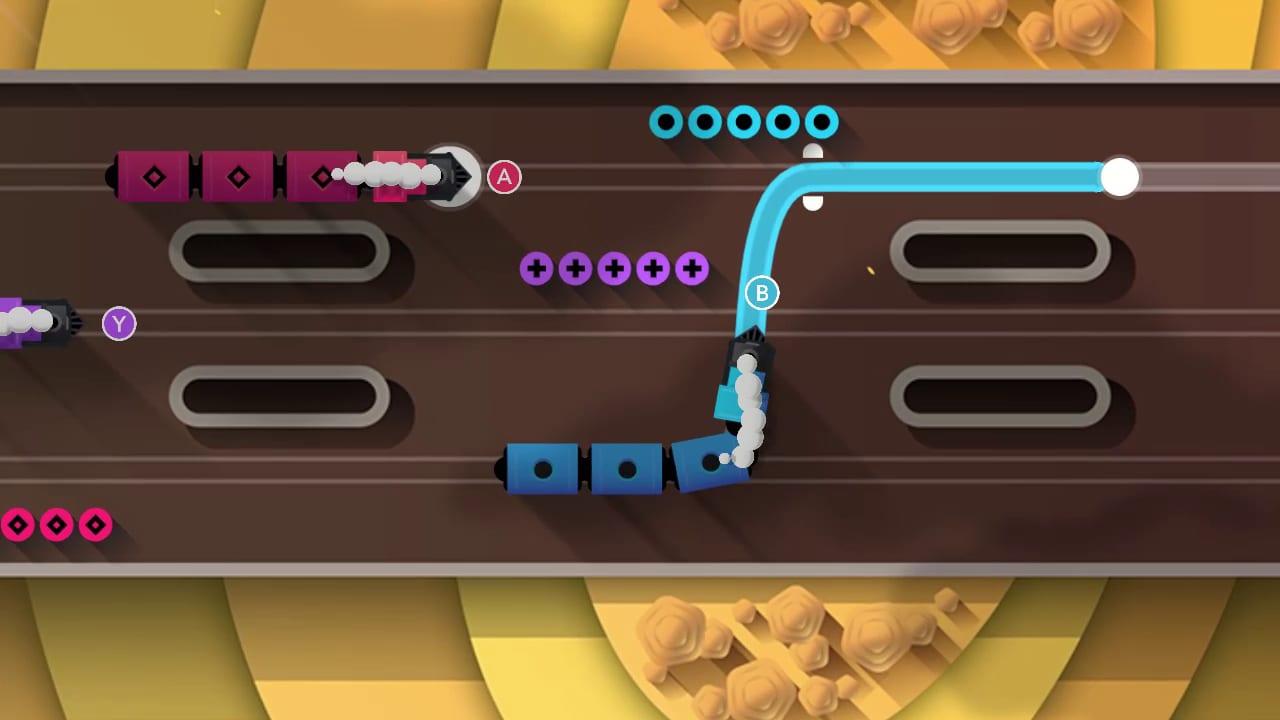The width and height of the screenshot is (1280, 720).
Task: Click the tilted blue wagon behind the engine
Action: (710, 465)
